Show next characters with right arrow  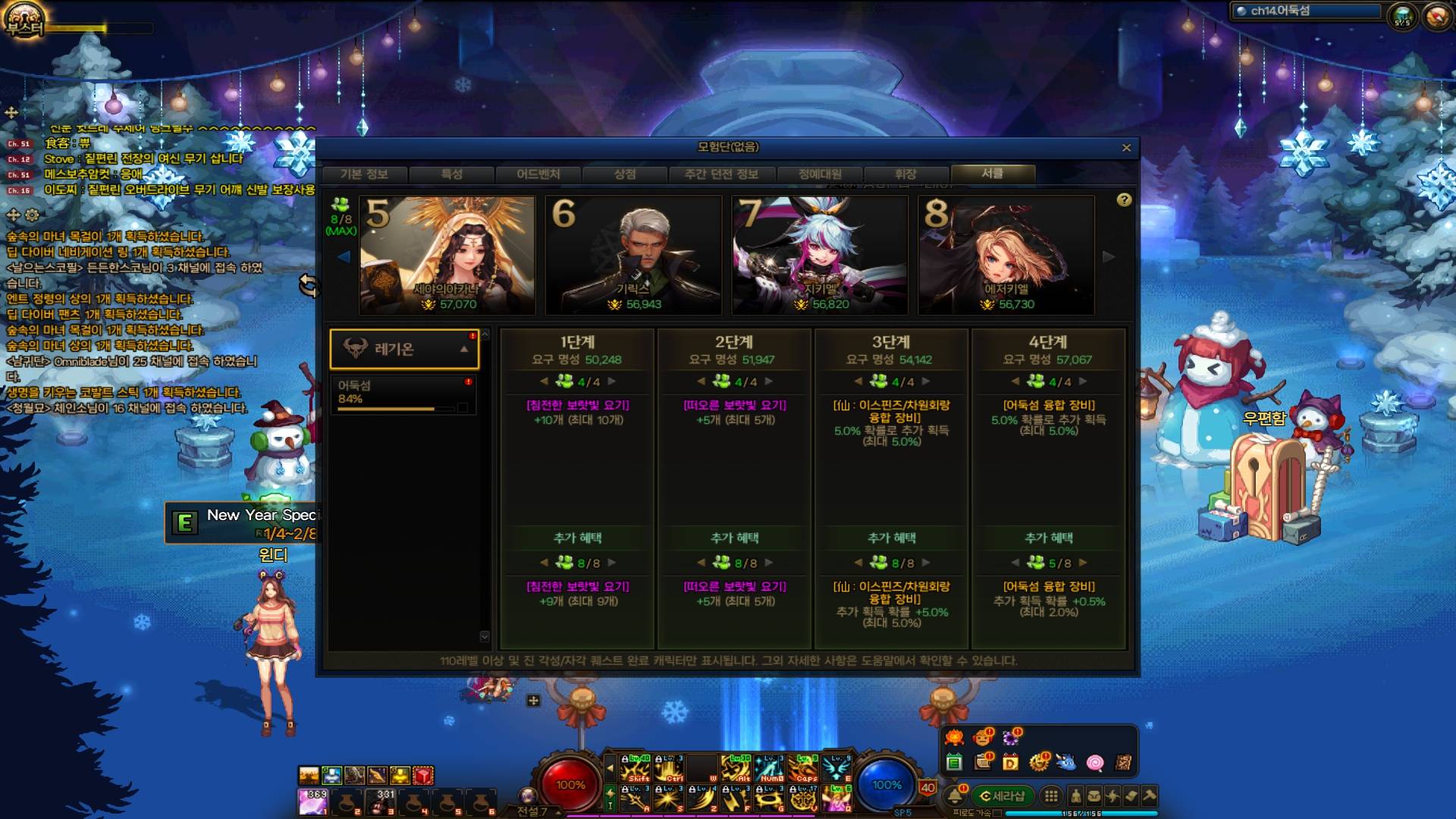1109,256
